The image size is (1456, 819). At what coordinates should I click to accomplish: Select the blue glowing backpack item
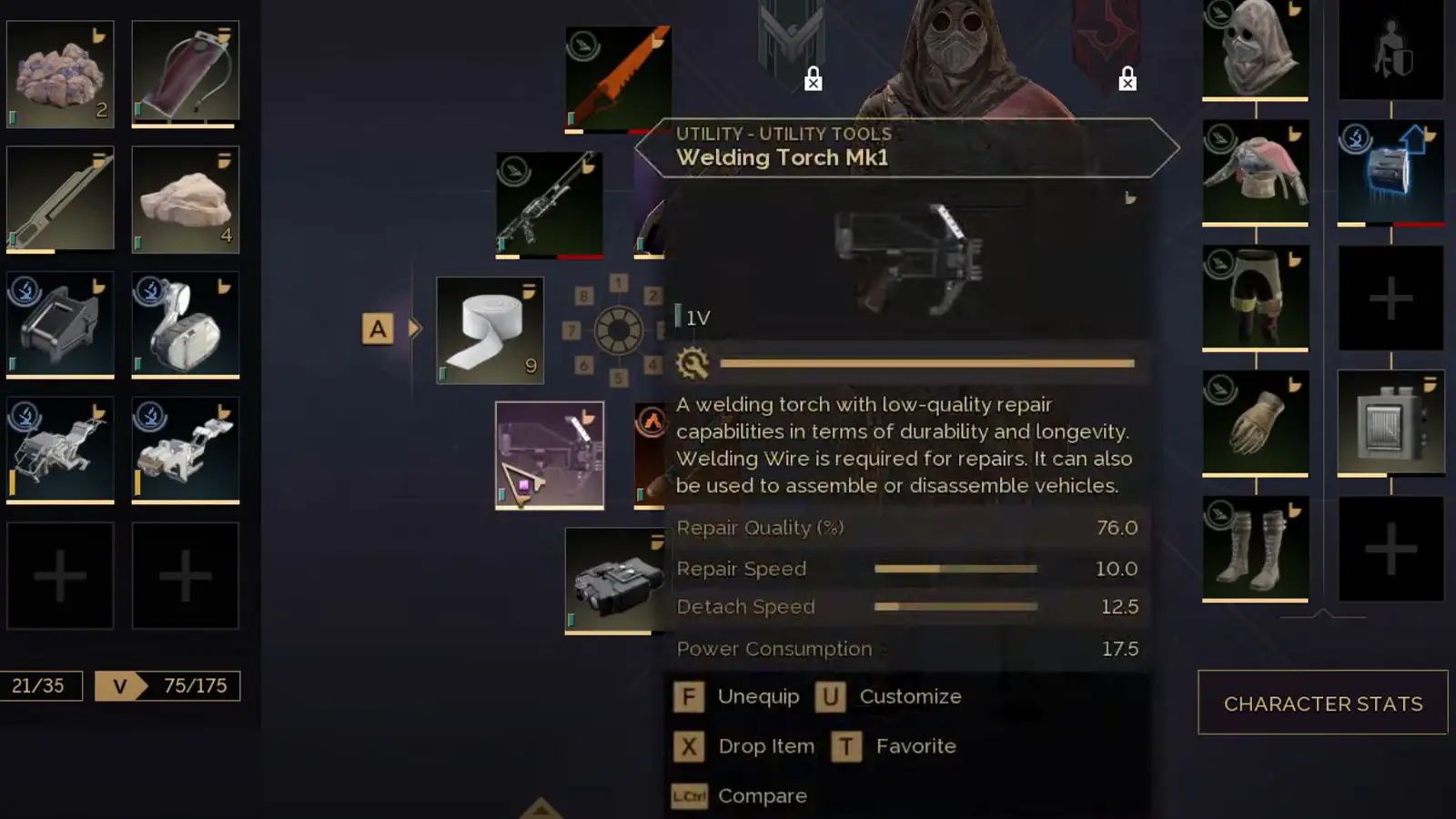click(x=1390, y=172)
